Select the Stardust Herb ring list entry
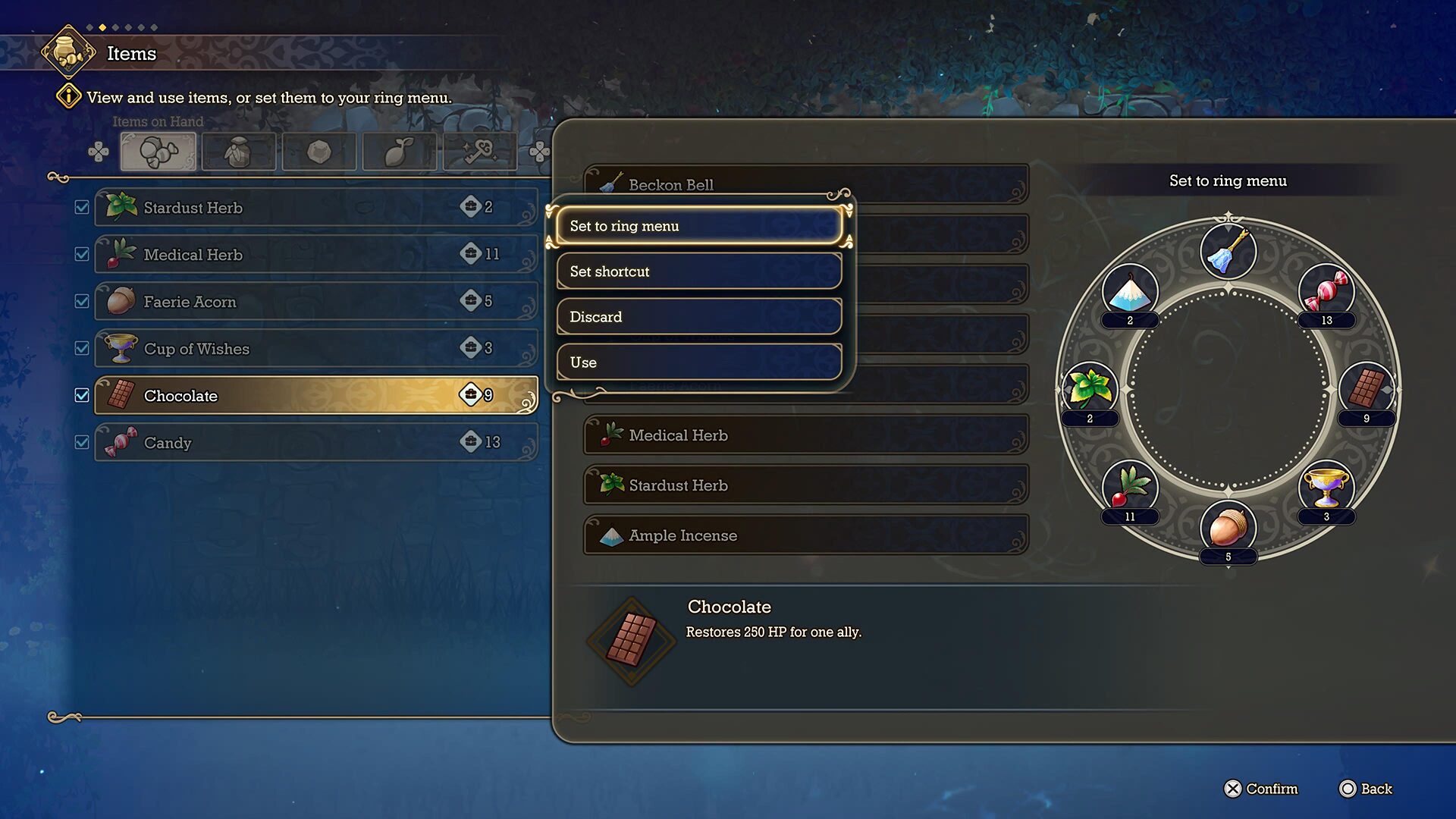1456x819 pixels. coord(805,485)
